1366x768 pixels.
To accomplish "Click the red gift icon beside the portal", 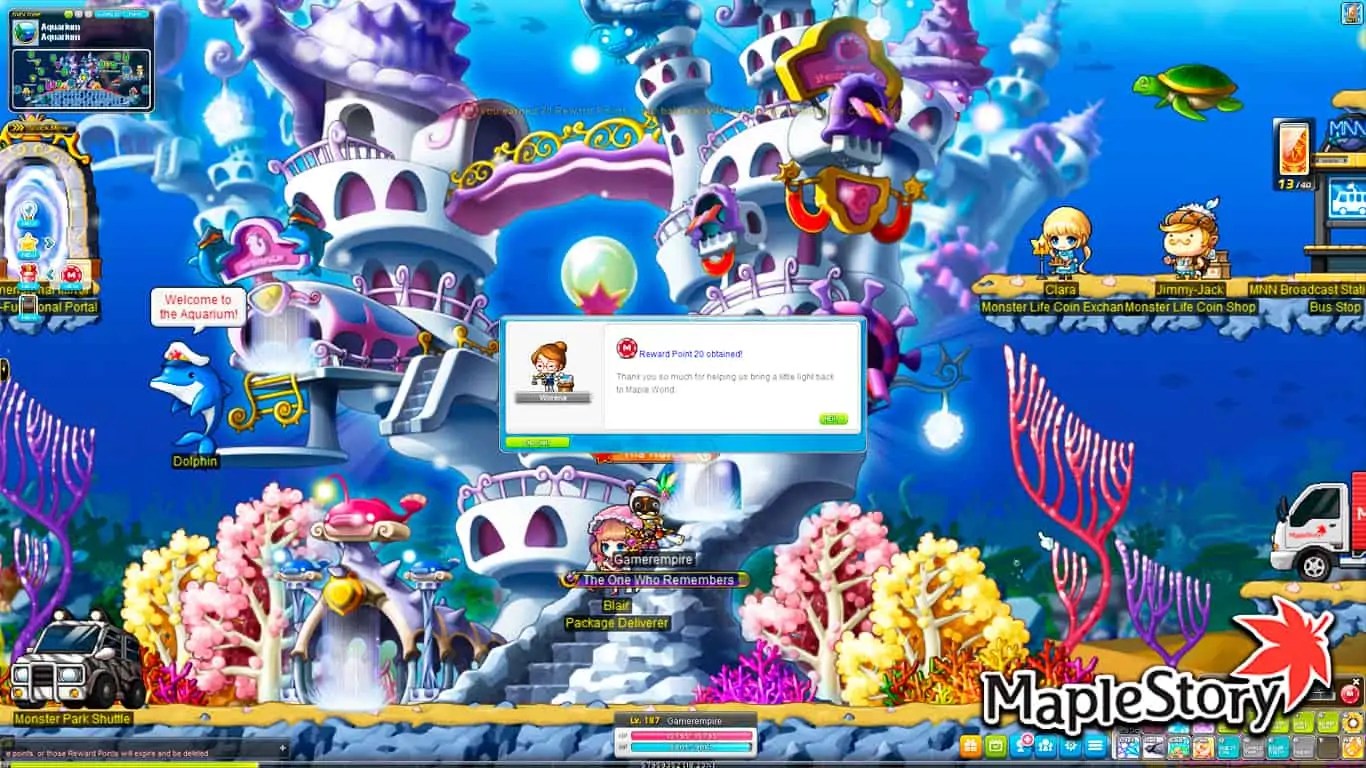I will pos(29,273).
